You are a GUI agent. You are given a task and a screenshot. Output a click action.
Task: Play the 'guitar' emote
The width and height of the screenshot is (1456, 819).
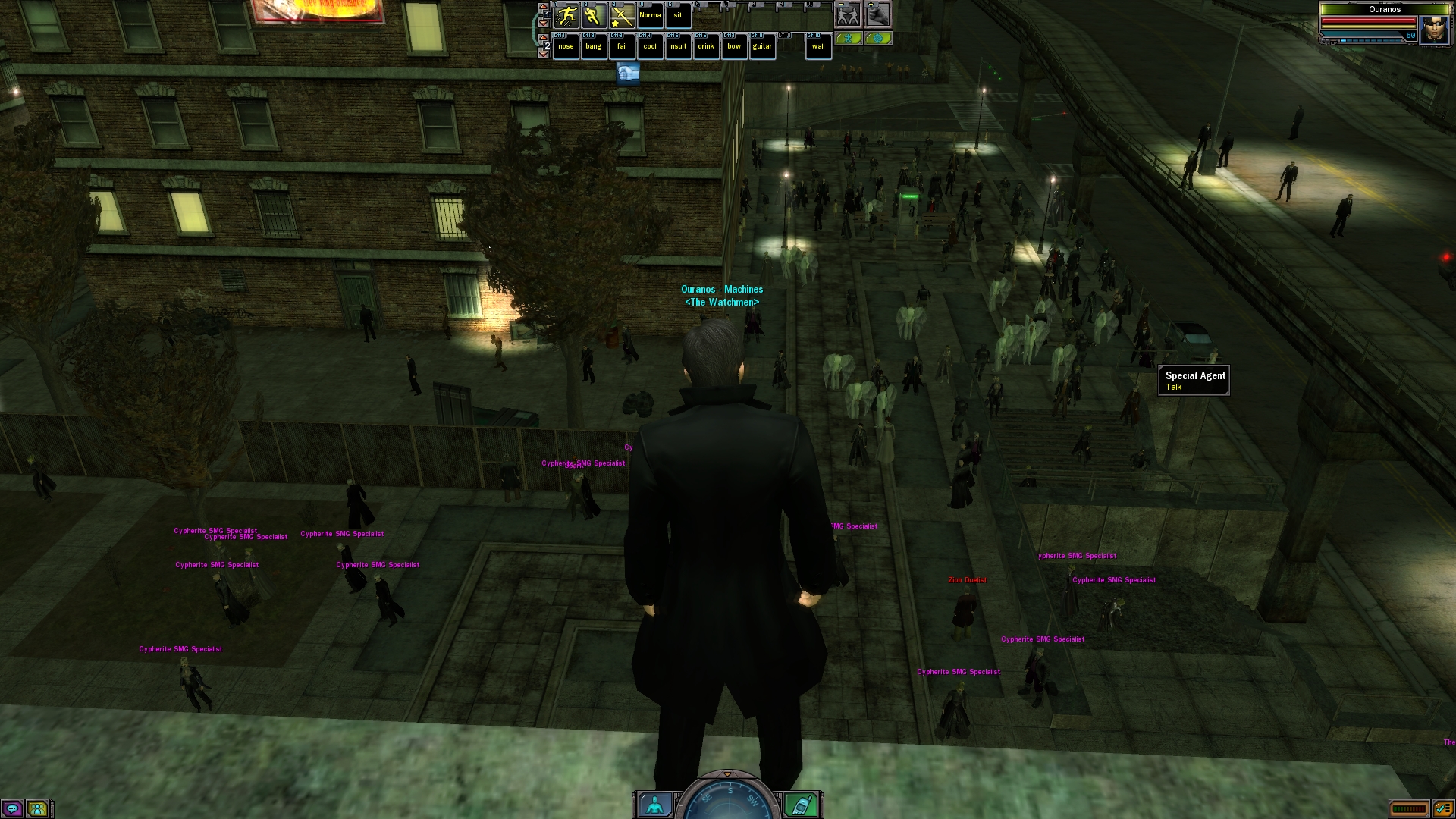(762, 46)
